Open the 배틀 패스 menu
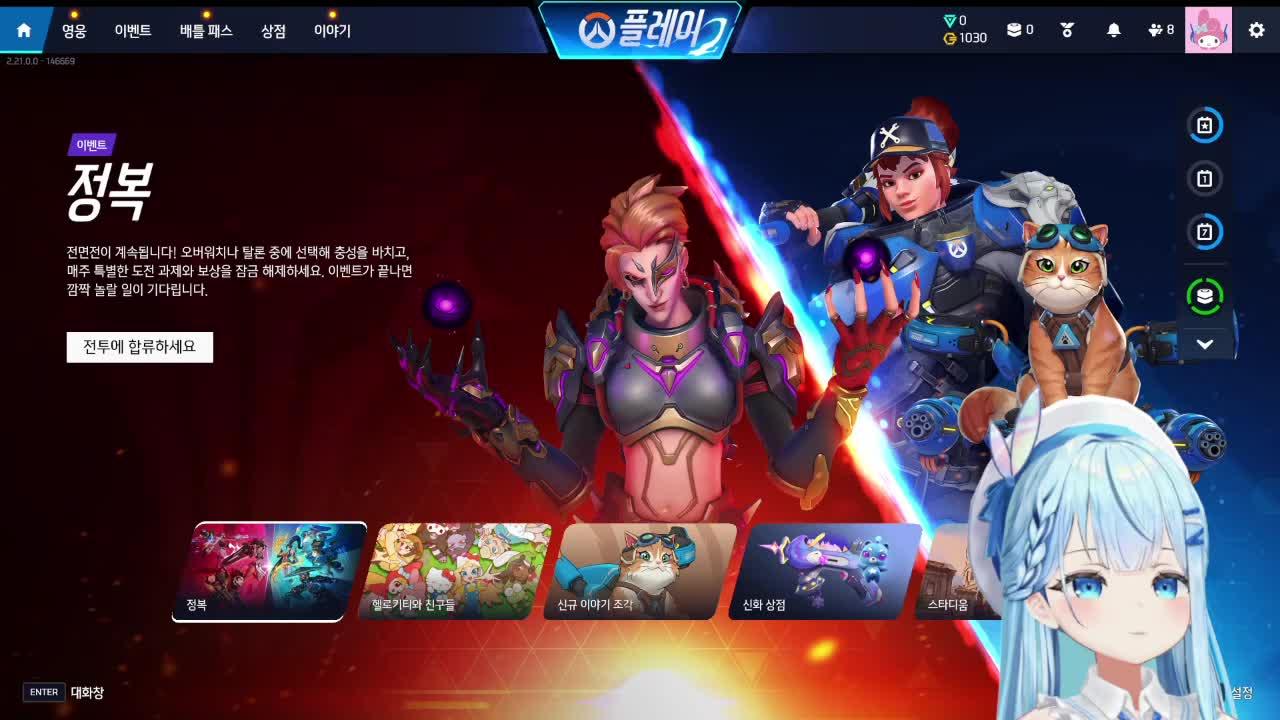Image resolution: width=1280 pixels, height=720 pixels. (204, 30)
